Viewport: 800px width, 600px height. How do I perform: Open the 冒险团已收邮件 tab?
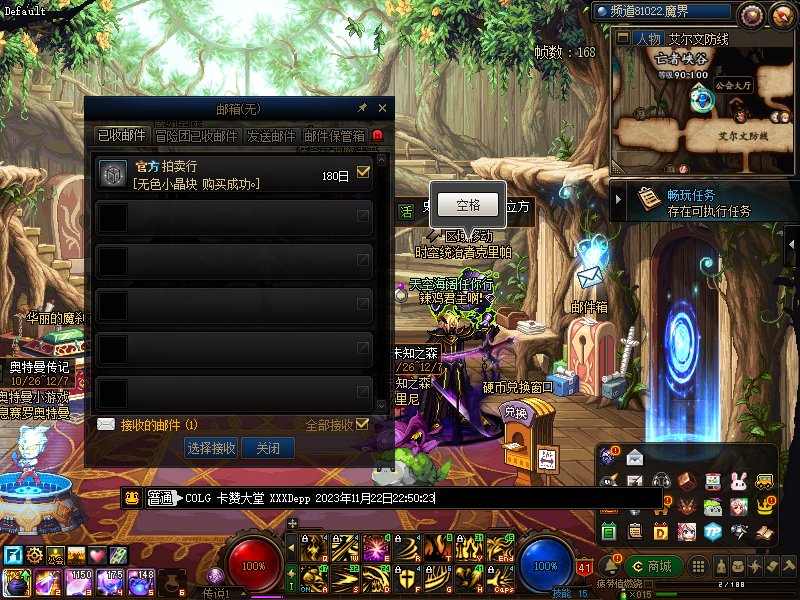pyautogui.click(x=197, y=136)
